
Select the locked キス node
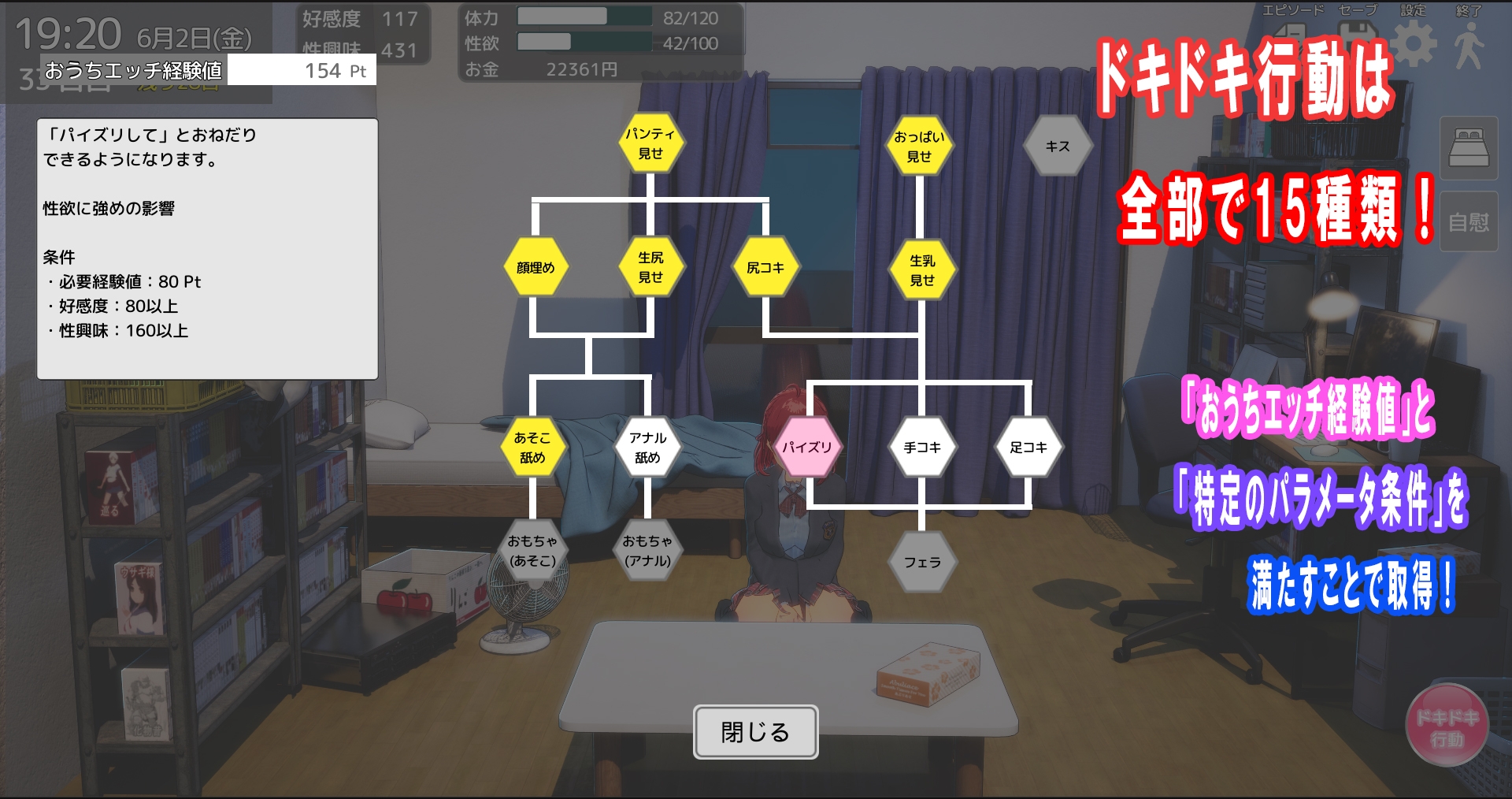pos(1058,145)
